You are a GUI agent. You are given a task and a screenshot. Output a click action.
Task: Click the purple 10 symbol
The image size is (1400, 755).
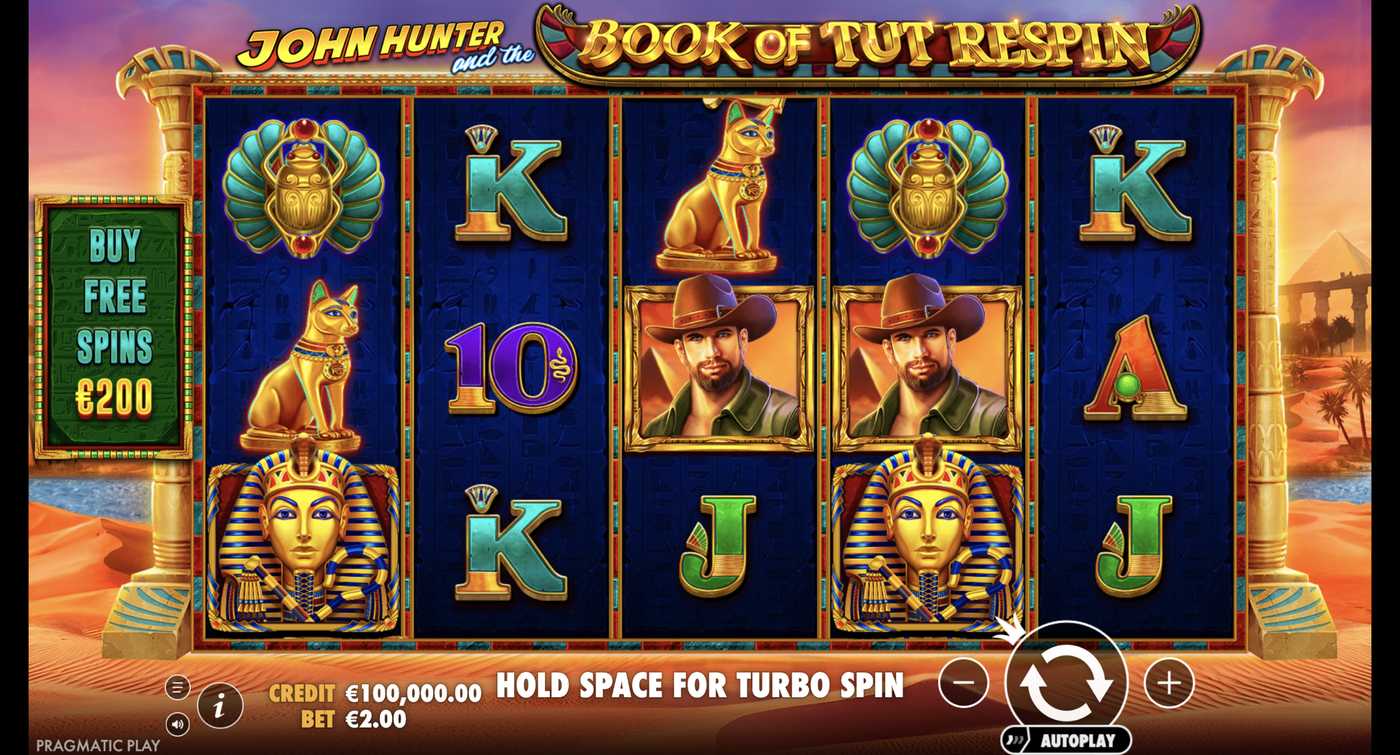coord(510,368)
